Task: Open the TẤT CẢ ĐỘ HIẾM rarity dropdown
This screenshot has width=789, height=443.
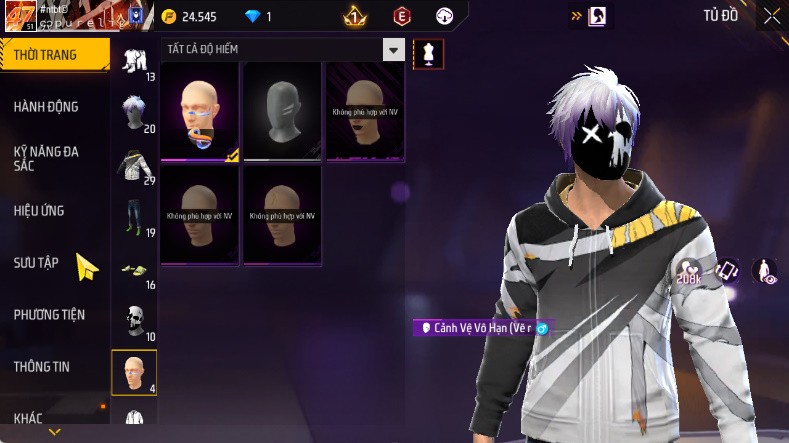Action: pos(283,50)
